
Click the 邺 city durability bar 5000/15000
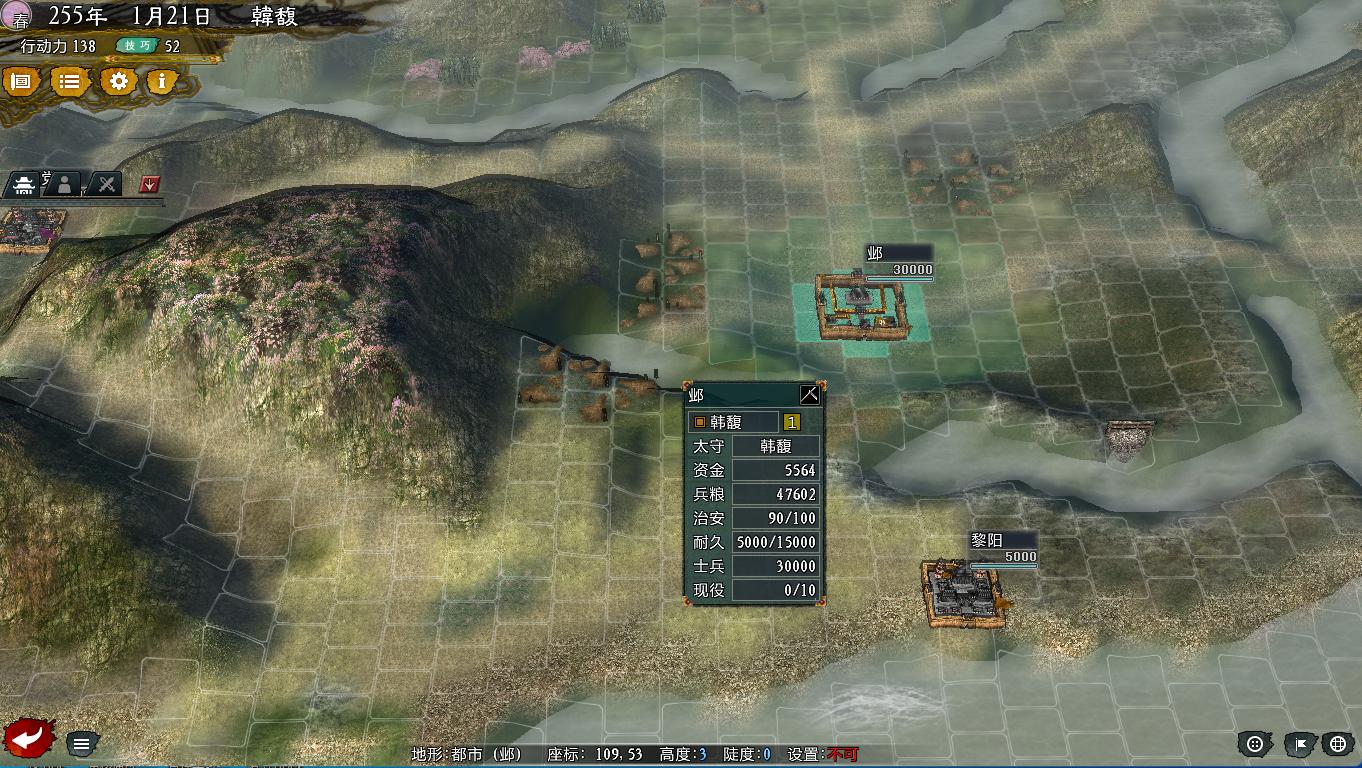pos(775,541)
